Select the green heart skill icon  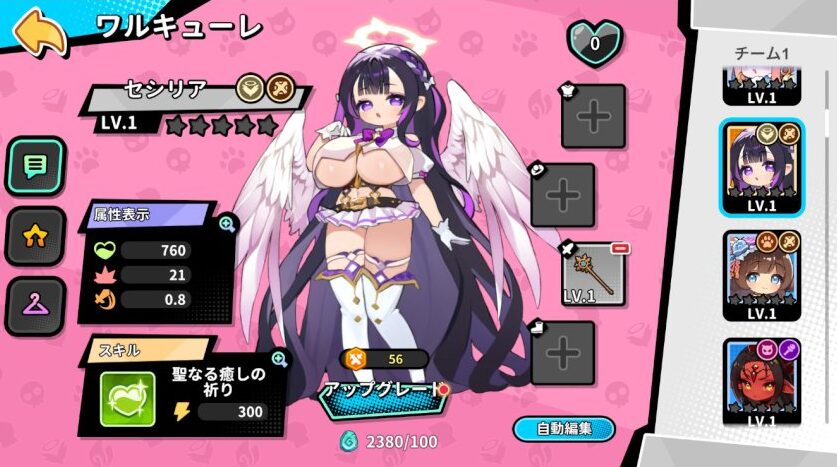tap(127, 399)
